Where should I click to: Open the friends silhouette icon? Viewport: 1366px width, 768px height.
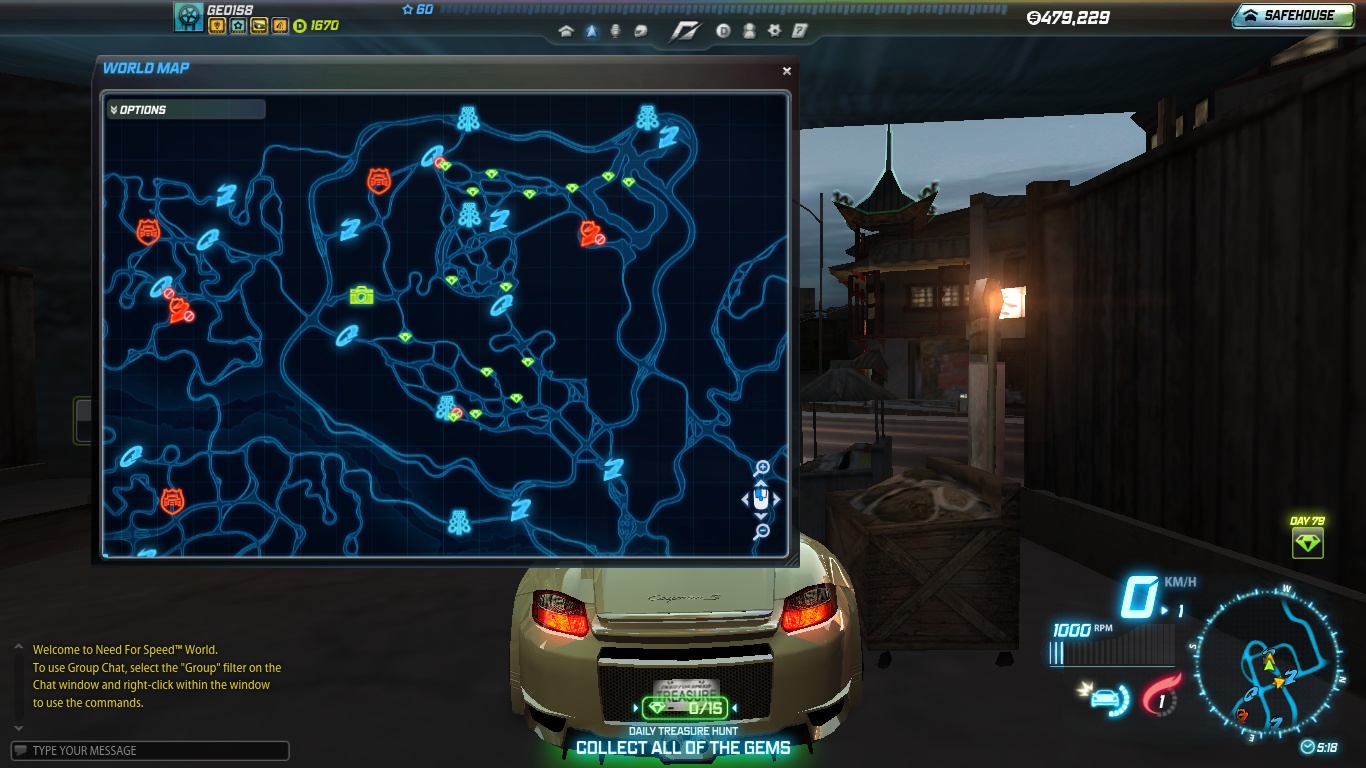[x=749, y=31]
